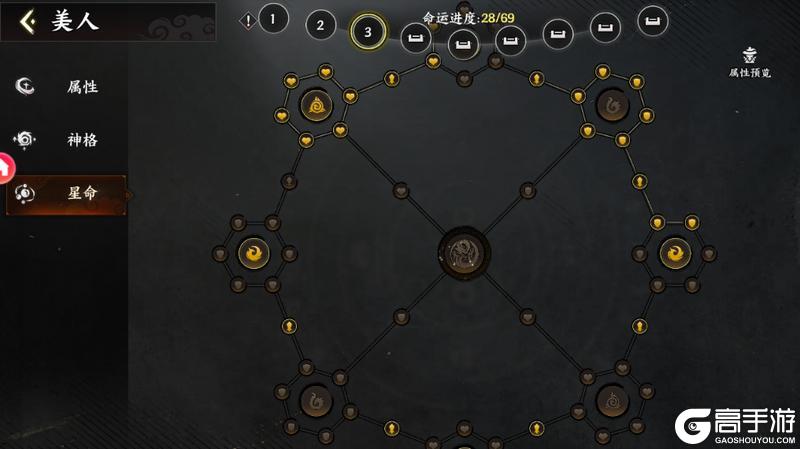Go back using the arrow beside 美人
This screenshot has height=449, width=800.
click(28, 21)
